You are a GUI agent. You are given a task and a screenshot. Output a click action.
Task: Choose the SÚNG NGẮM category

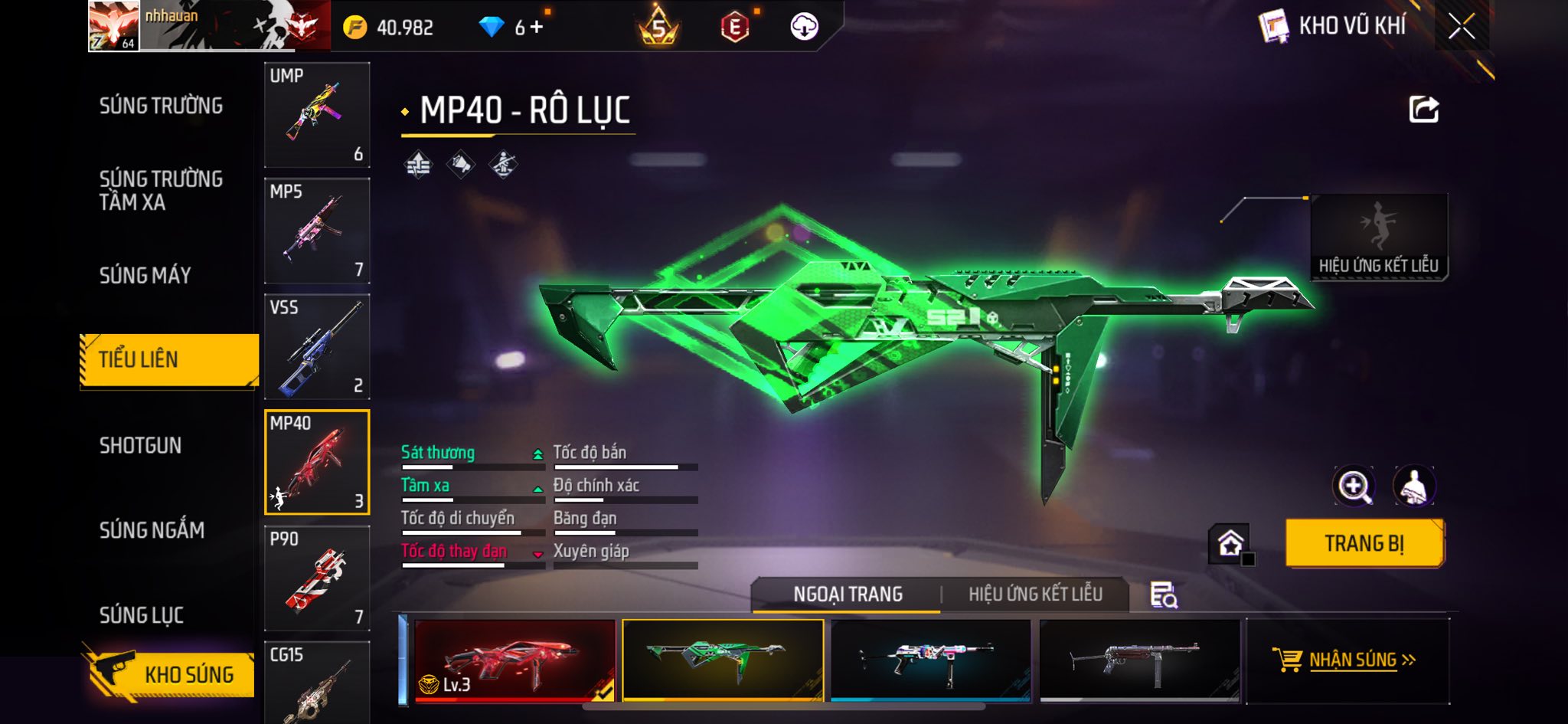click(x=152, y=529)
